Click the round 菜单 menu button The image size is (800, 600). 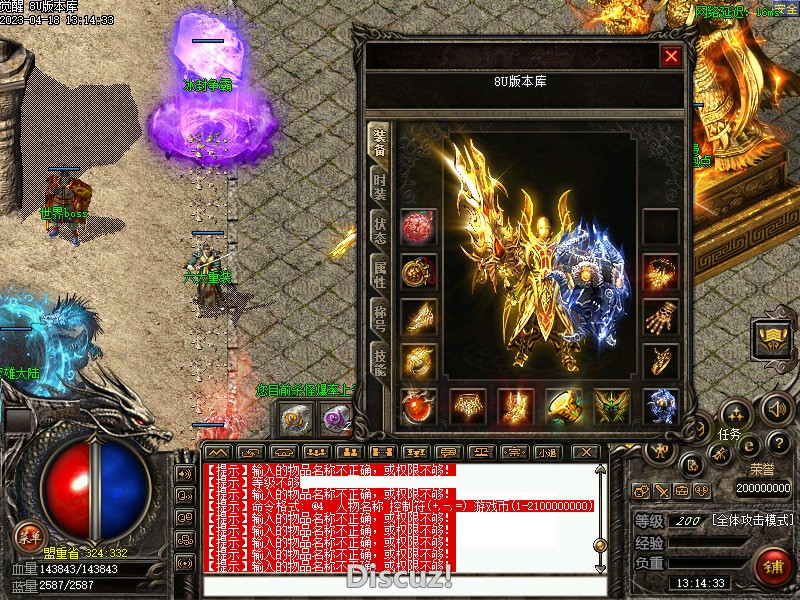[x=30, y=537]
